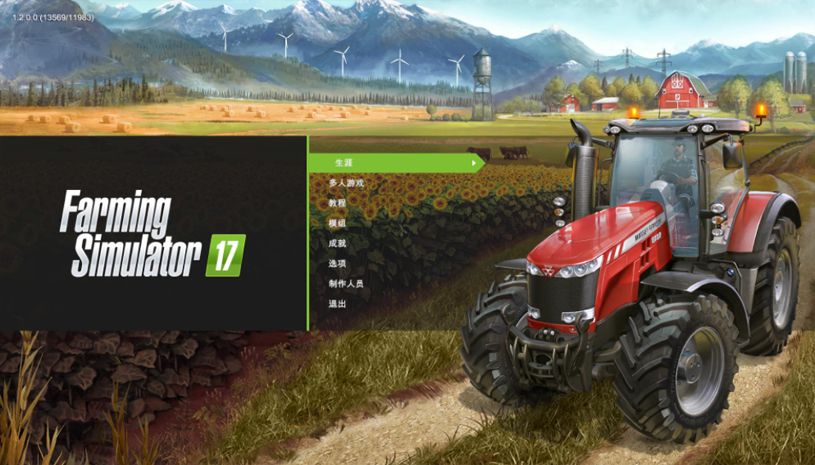
Task: Click 退出 (Quit) to exit the game
Action: (x=337, y=303)
